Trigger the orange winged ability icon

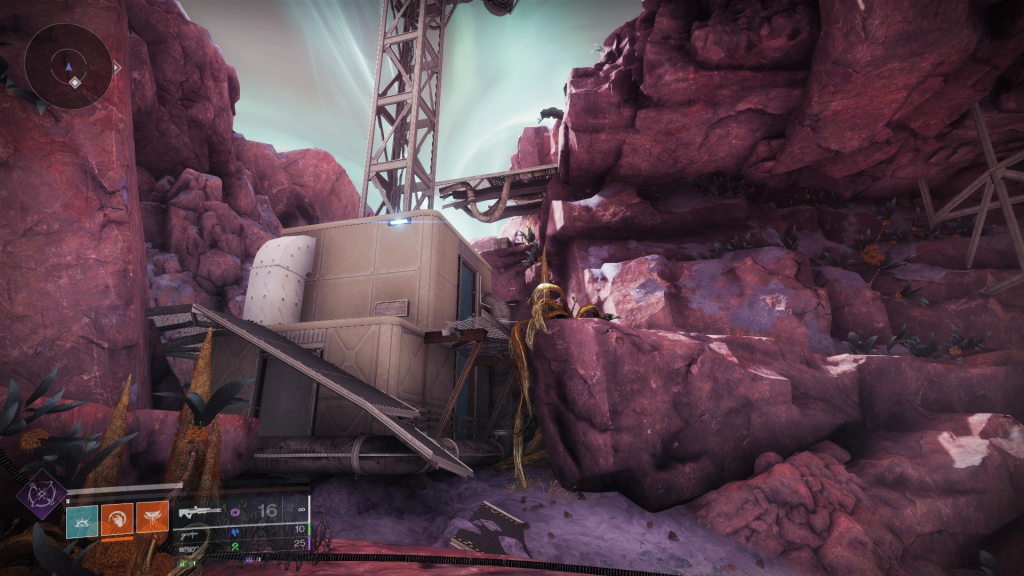(x=153, y=518)
